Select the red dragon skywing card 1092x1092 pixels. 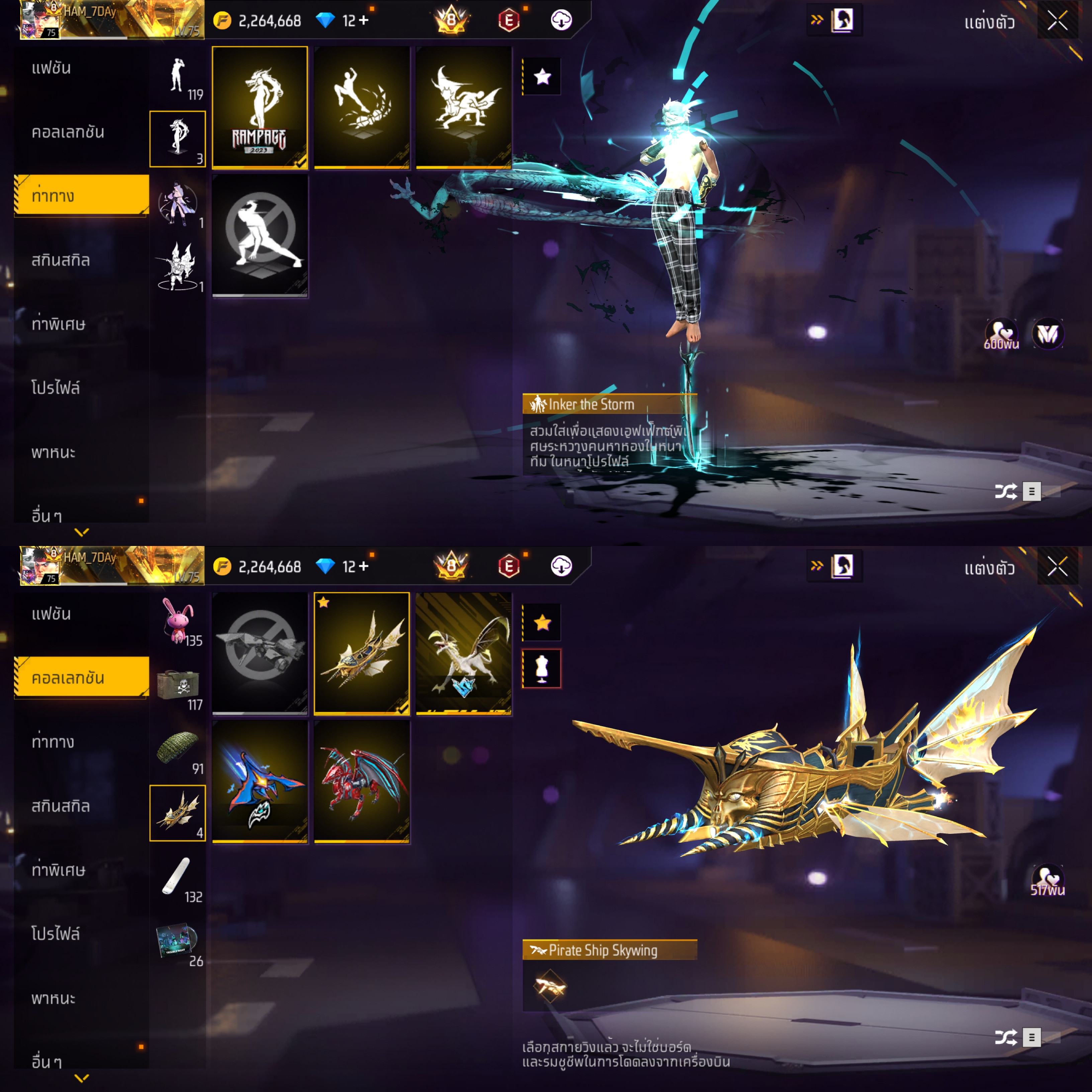[x=362, y=781]
